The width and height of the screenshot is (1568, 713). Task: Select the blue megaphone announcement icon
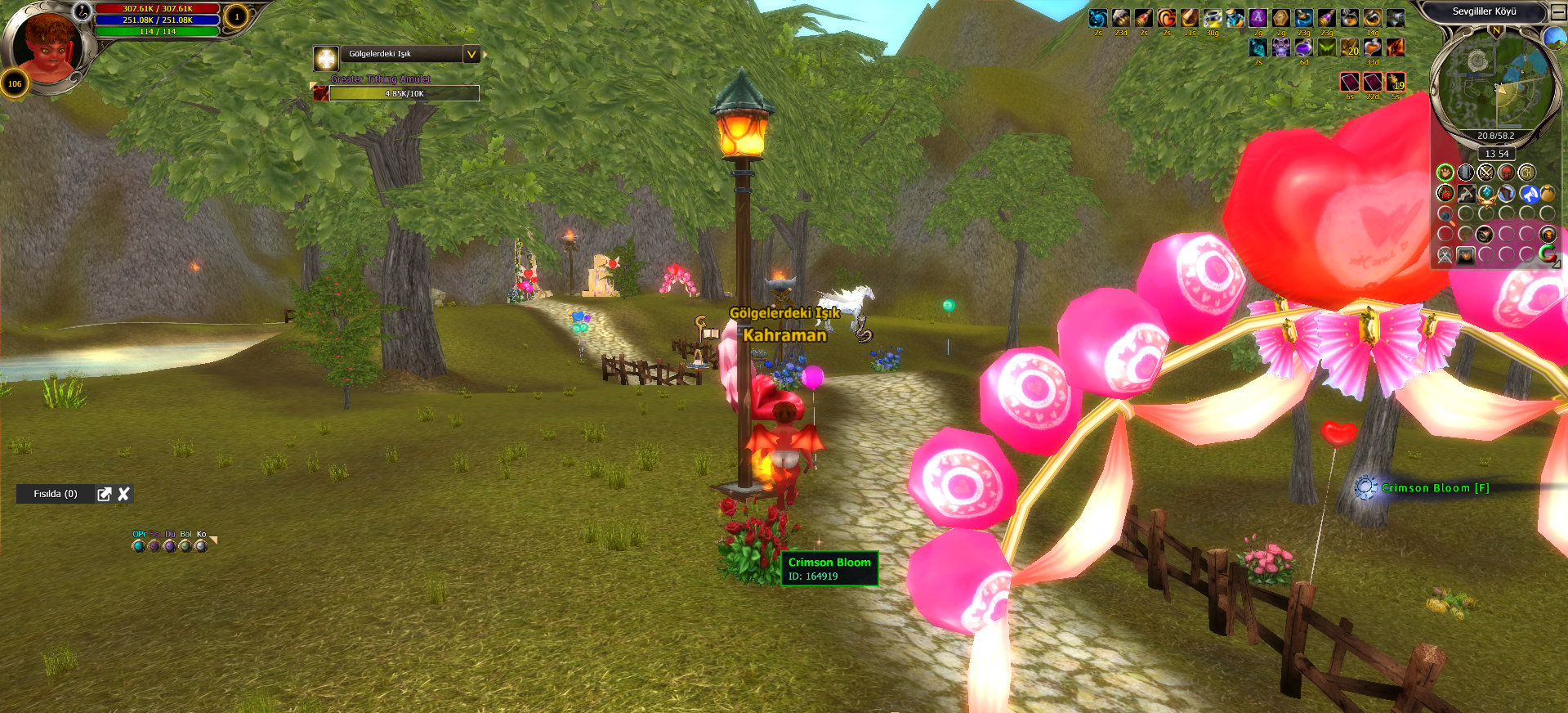click(1529, 194)
